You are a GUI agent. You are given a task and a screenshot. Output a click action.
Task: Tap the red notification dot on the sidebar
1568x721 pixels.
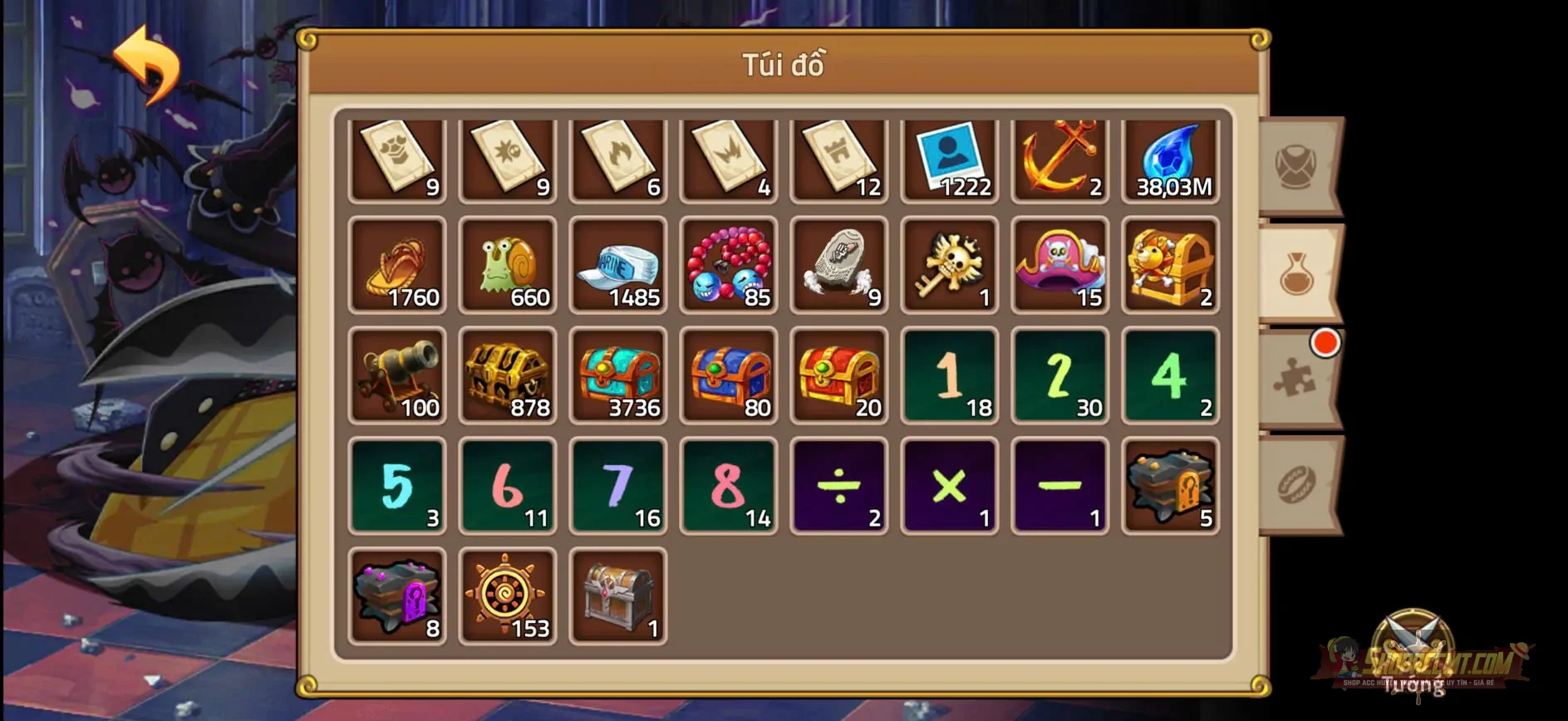pyautogui.click(x=1326, y=341)
